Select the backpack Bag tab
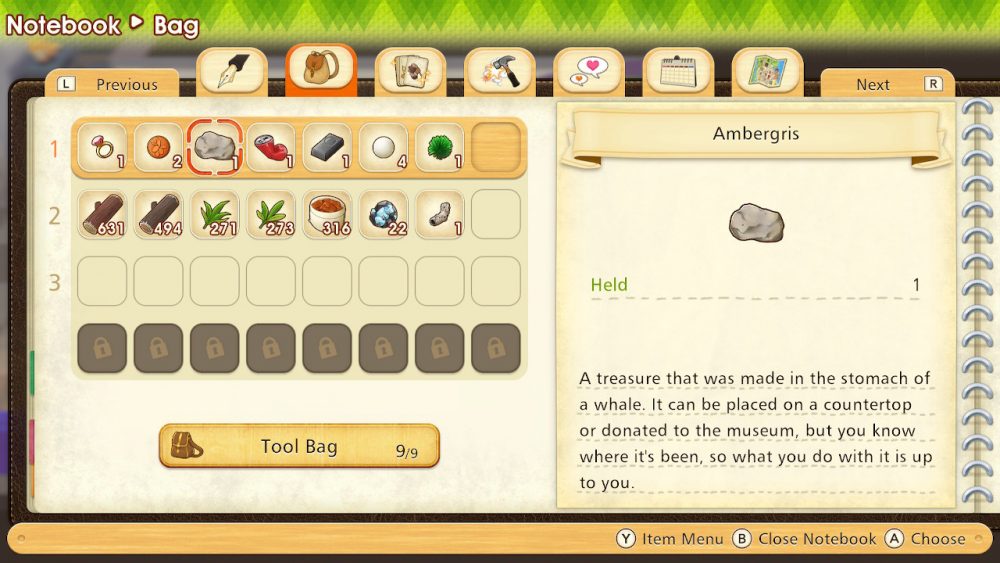The height and width of the screenshot is (563, 1000). 321,71
